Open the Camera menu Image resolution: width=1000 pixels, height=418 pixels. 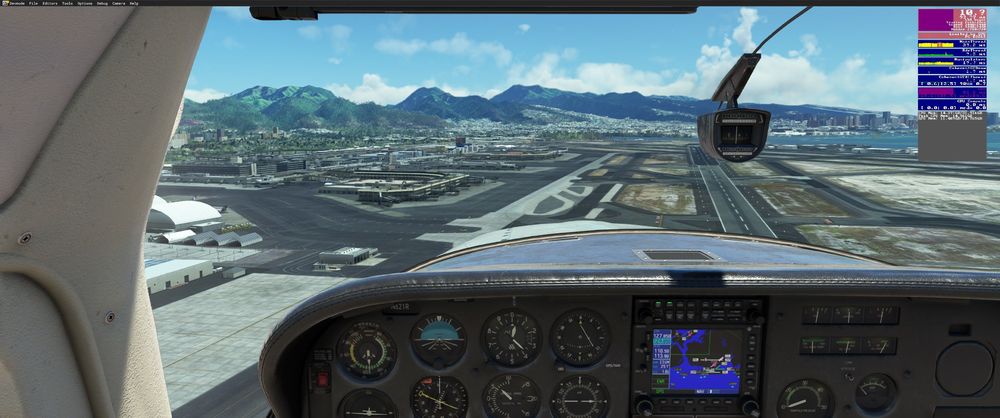[118, 3]
